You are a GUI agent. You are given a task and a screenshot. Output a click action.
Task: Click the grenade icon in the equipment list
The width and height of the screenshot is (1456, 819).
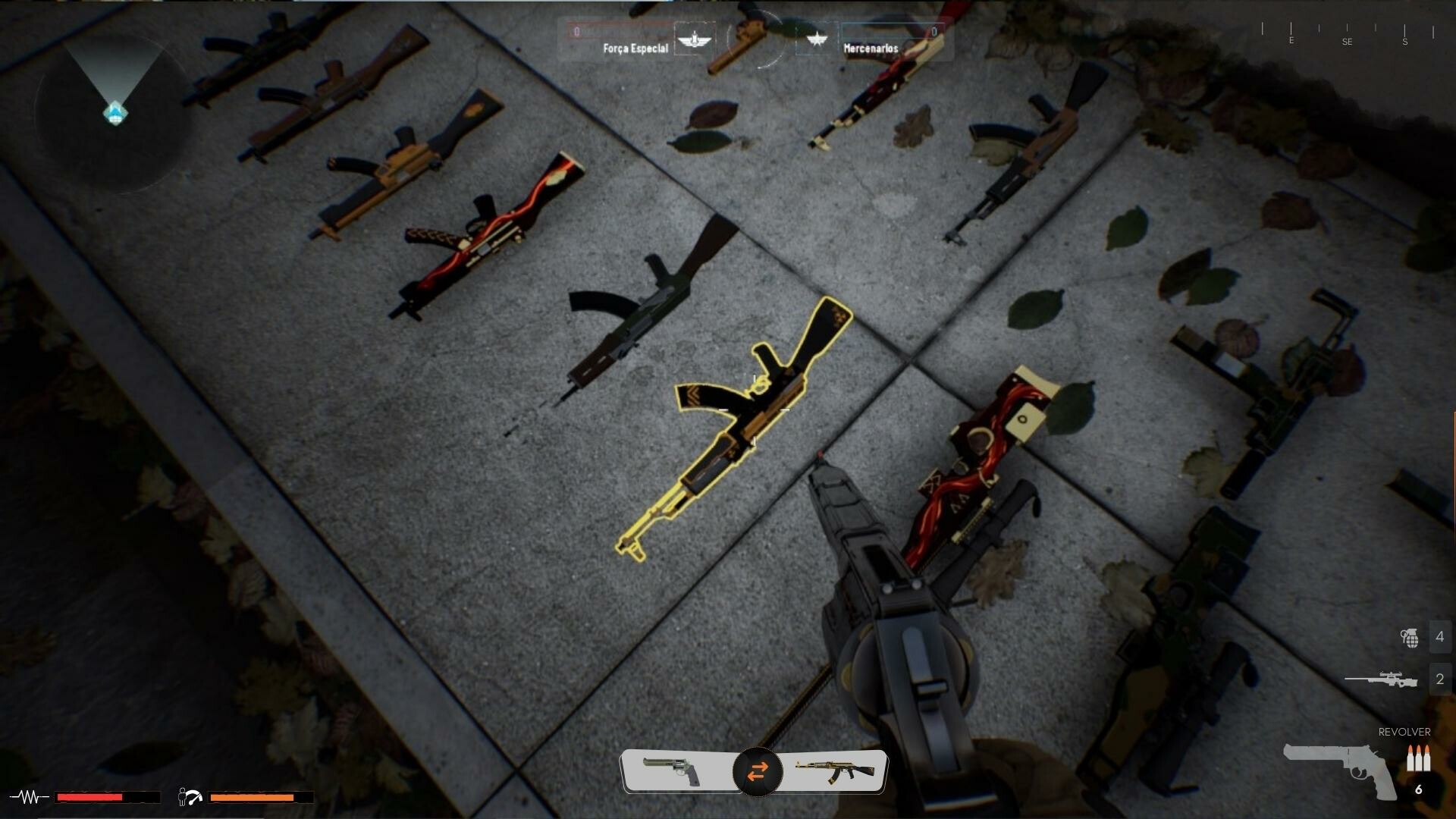pyautogui.click(x=1409, y=636)
